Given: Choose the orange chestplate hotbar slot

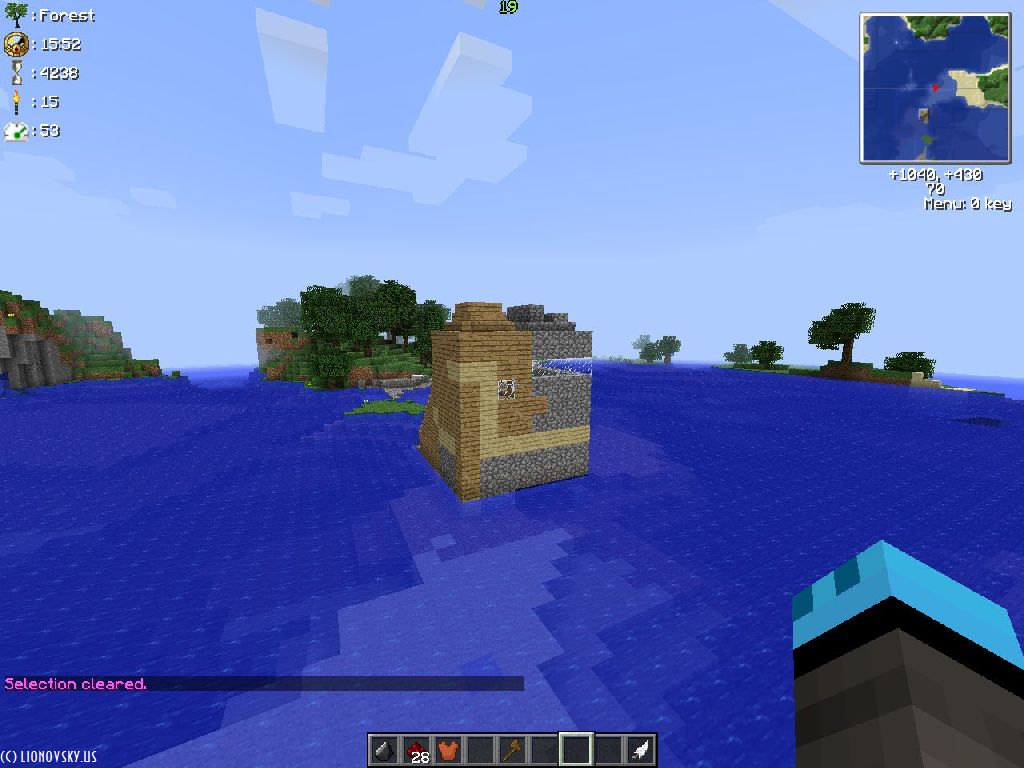Looking at the screenshot, I should point(447,749).
